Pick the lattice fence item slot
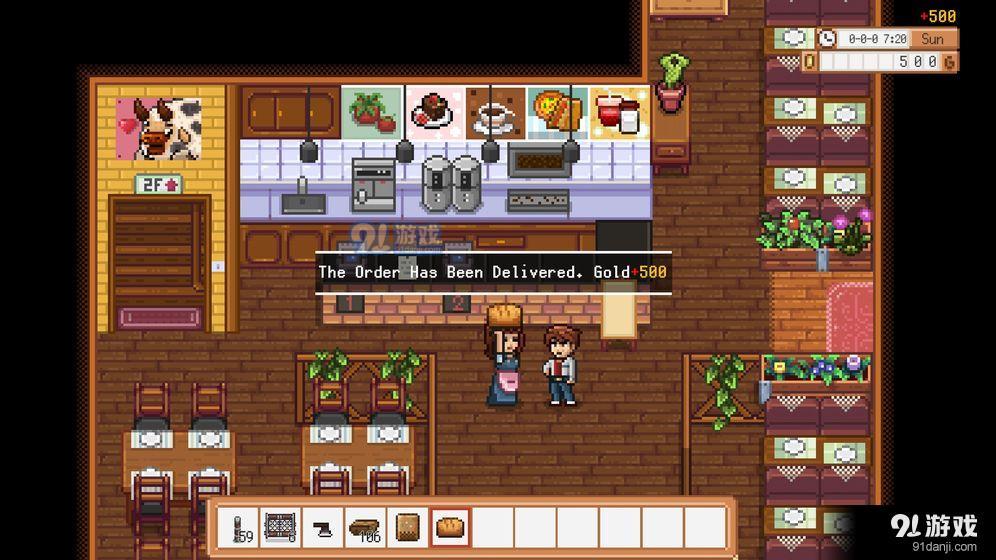This screenshot has width=996, height=560. (x=281, y=527)
